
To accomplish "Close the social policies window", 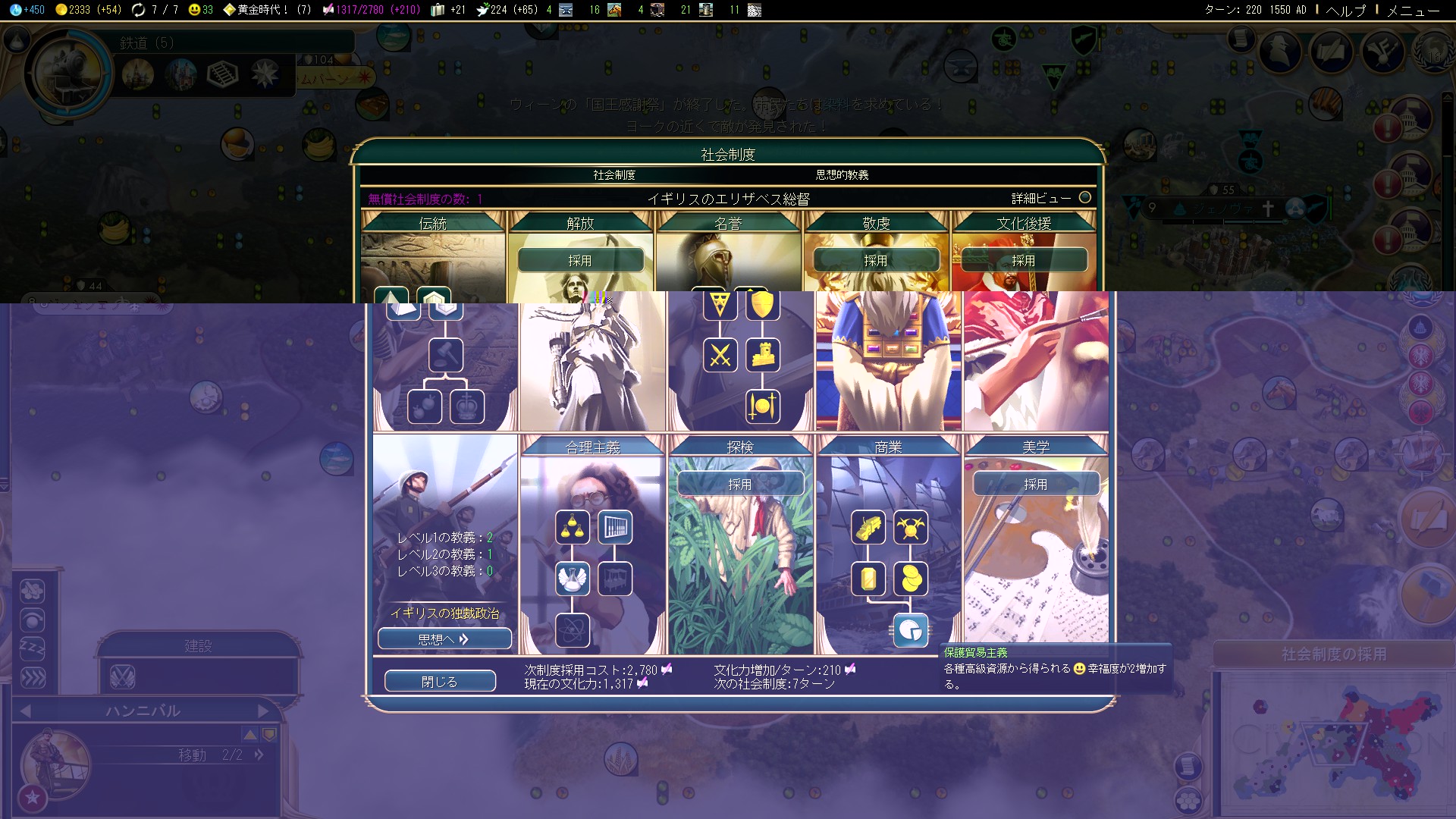I will tap(440, 682).
